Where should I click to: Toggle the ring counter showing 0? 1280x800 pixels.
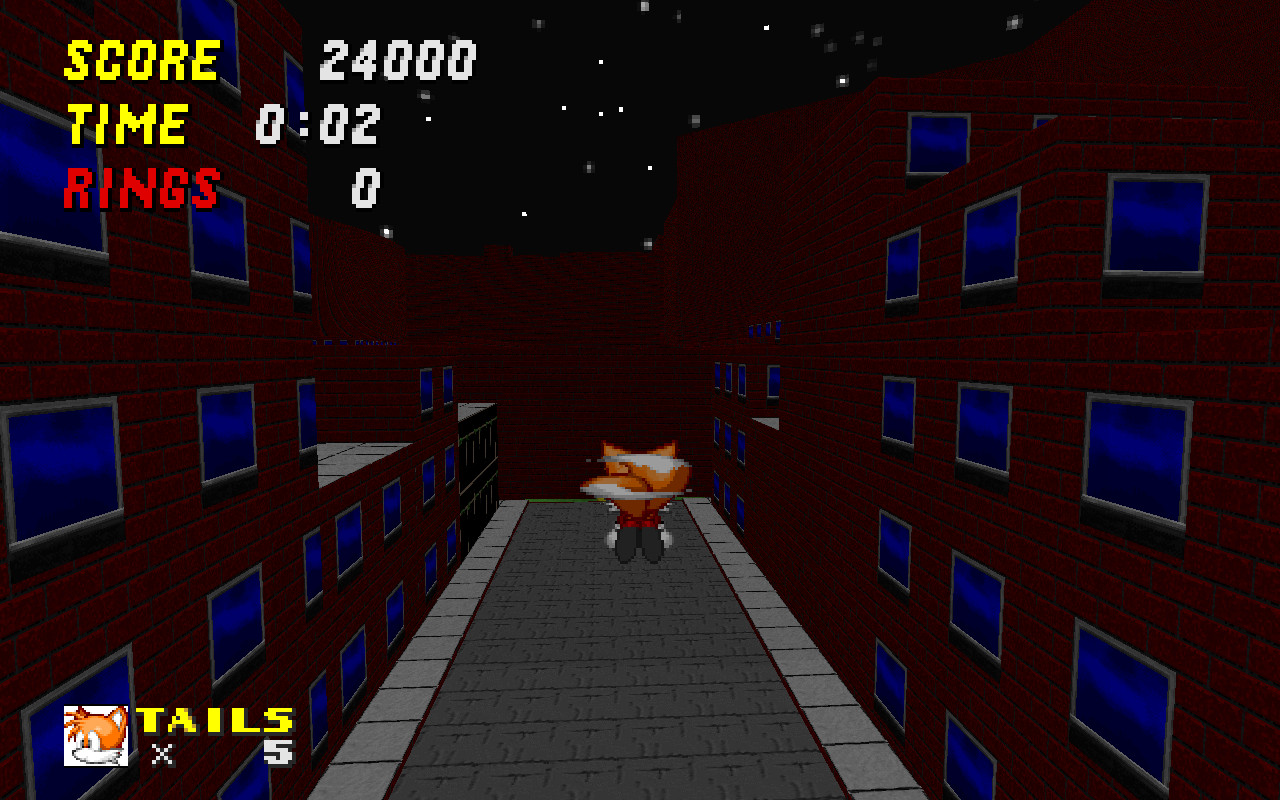[365, 190]
